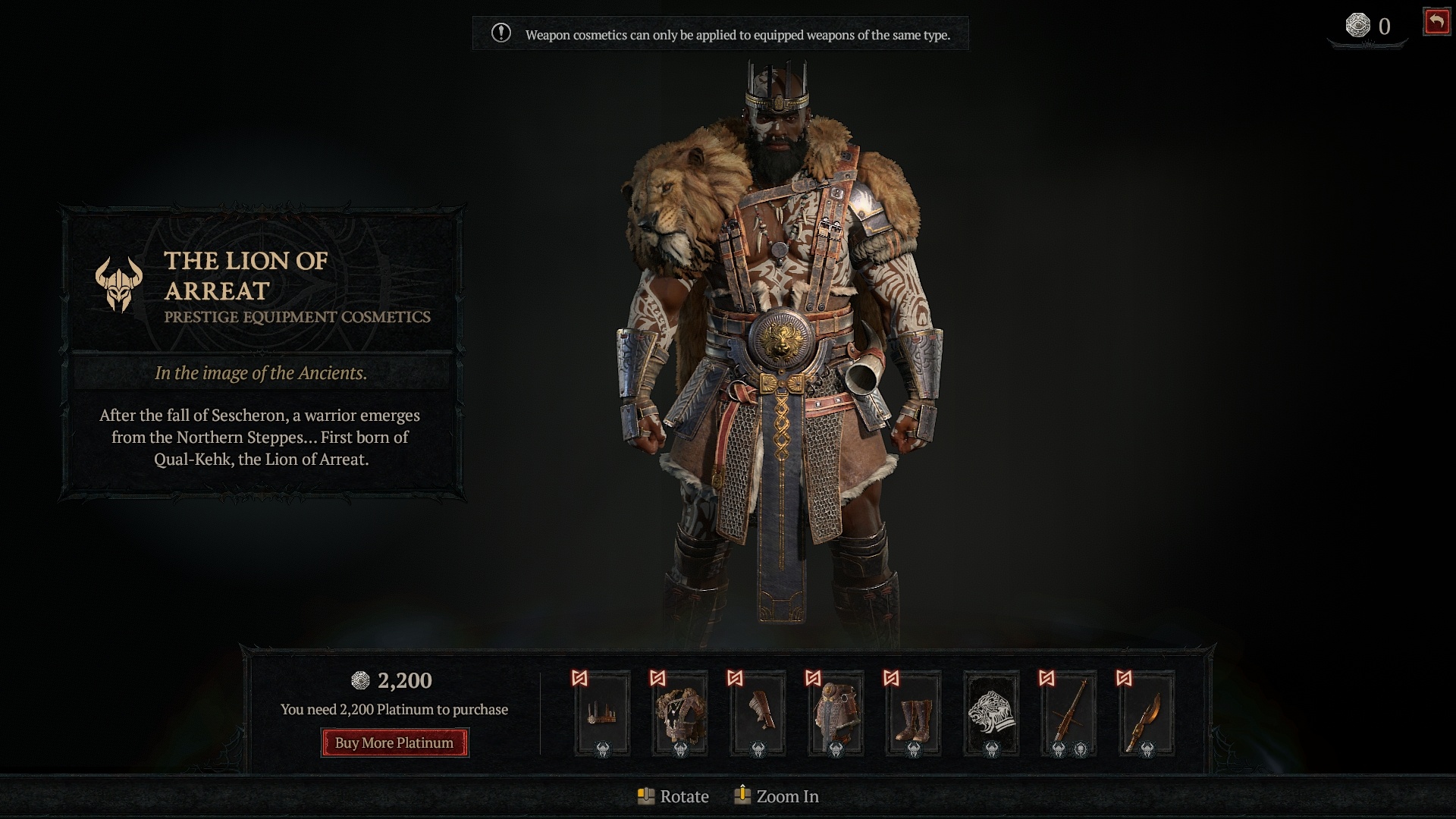1456x819 pixels.
Task: Click the Buy More Platinum button
Action: pos(394,742)
